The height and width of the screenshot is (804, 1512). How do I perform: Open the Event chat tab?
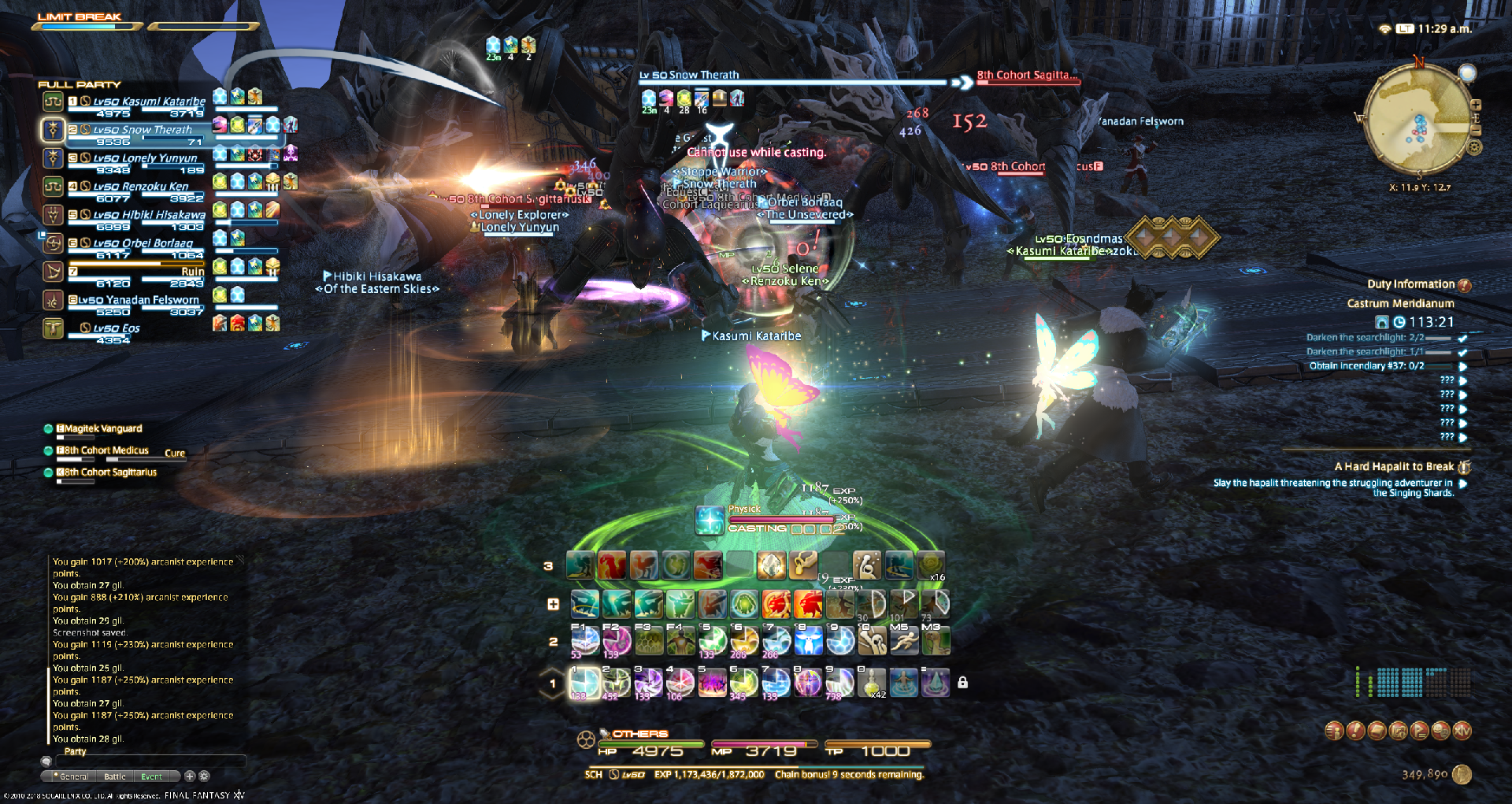[151, 776]
